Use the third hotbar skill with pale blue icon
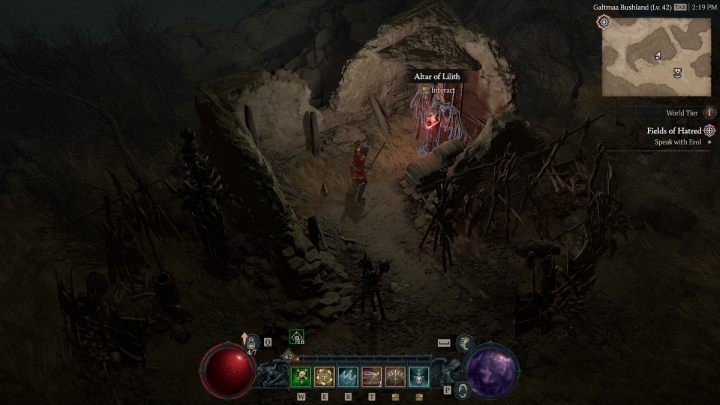Screen dimensions: 720x405 point(348,376)
